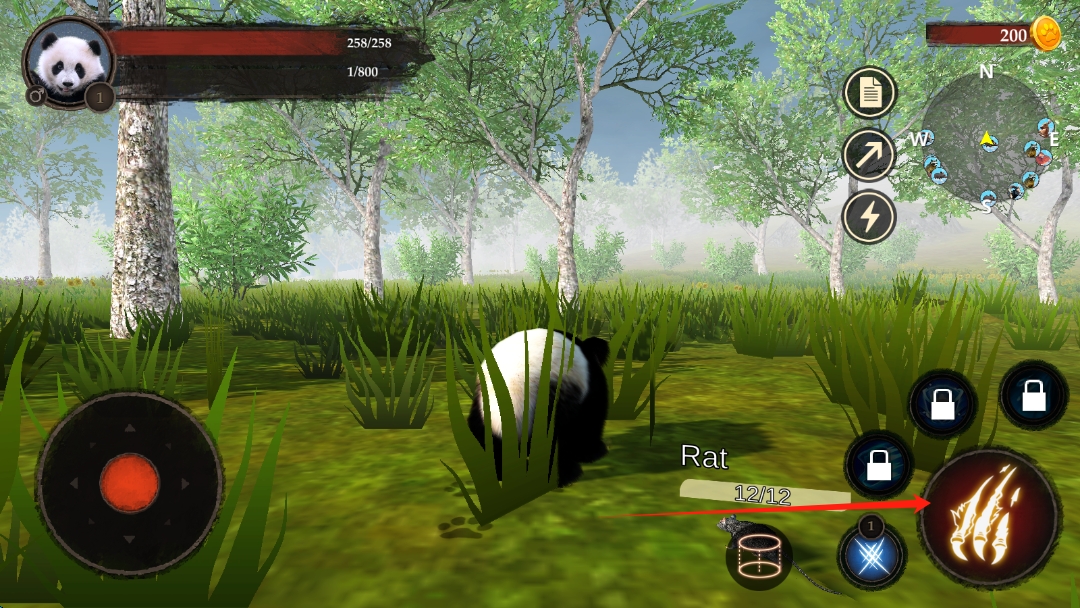Image resolution: width=1080 pixels, height=608 pixels.
Task: Tap the glowing cylinder ring button
Action: click(x=760, y=556)
